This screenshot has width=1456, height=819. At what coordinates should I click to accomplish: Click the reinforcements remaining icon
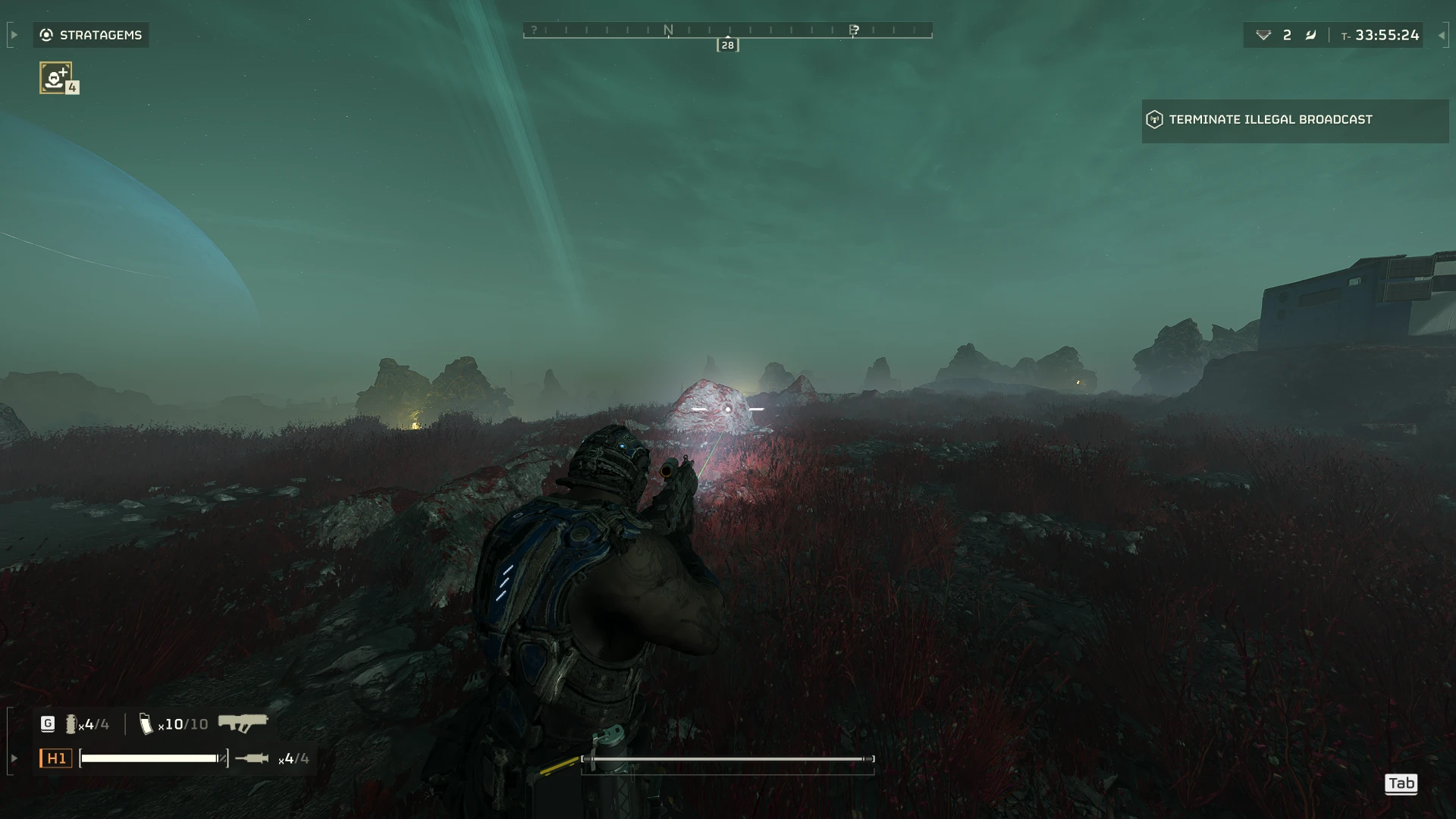[x=1263, y=35]
